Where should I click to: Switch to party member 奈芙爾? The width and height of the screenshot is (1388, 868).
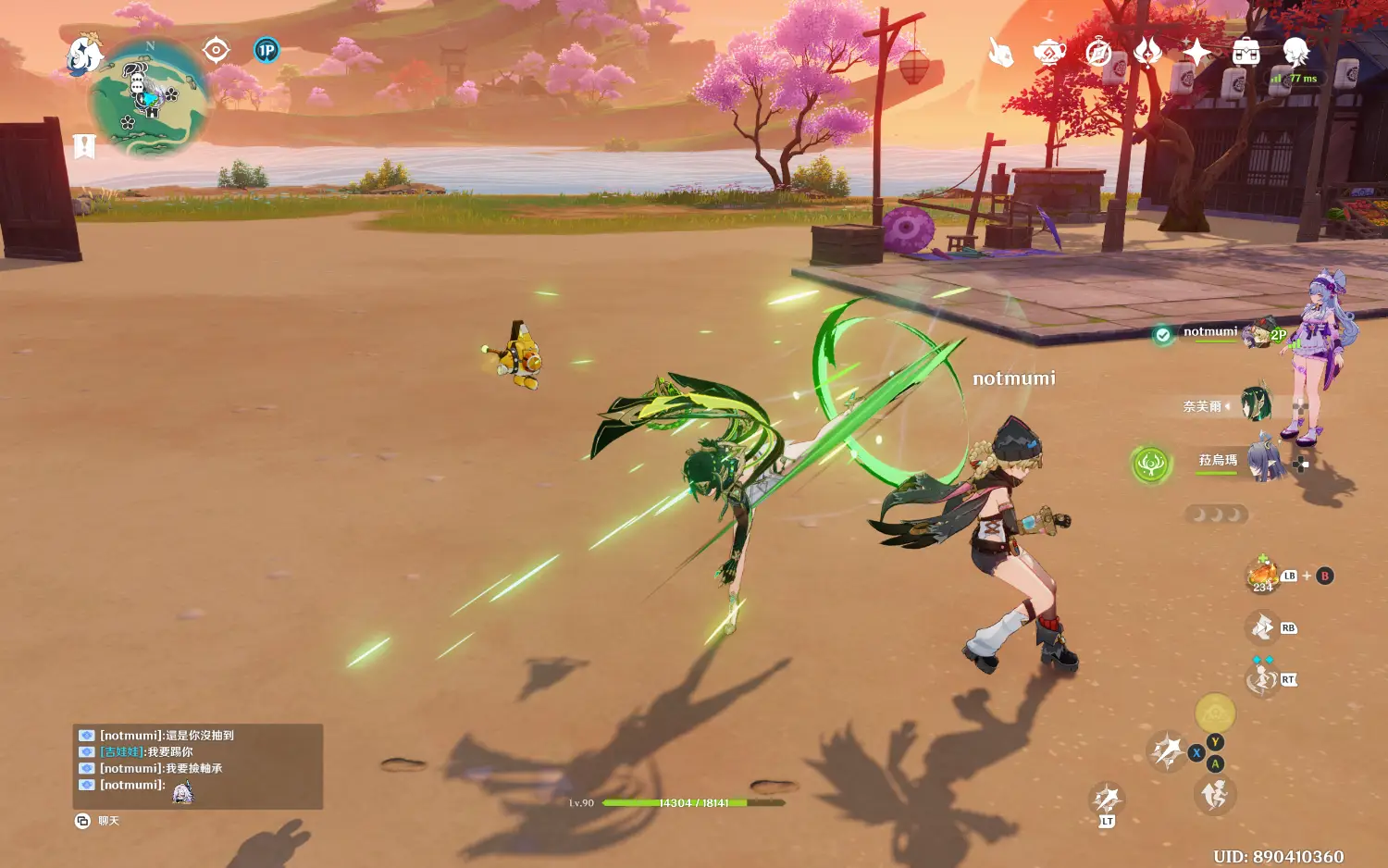pyautogui.click(x=1256, y=405)
